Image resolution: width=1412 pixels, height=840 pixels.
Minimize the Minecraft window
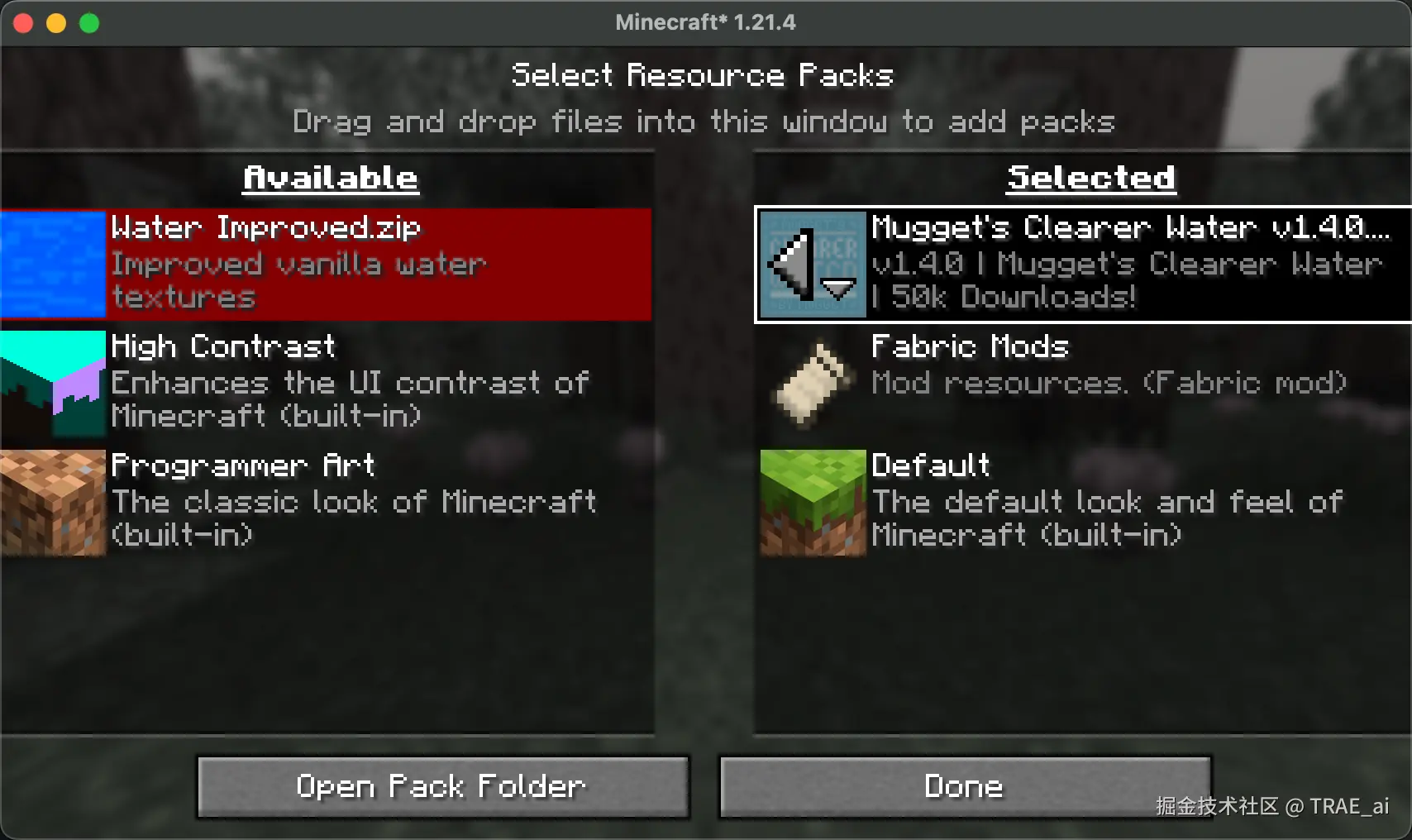56,23
